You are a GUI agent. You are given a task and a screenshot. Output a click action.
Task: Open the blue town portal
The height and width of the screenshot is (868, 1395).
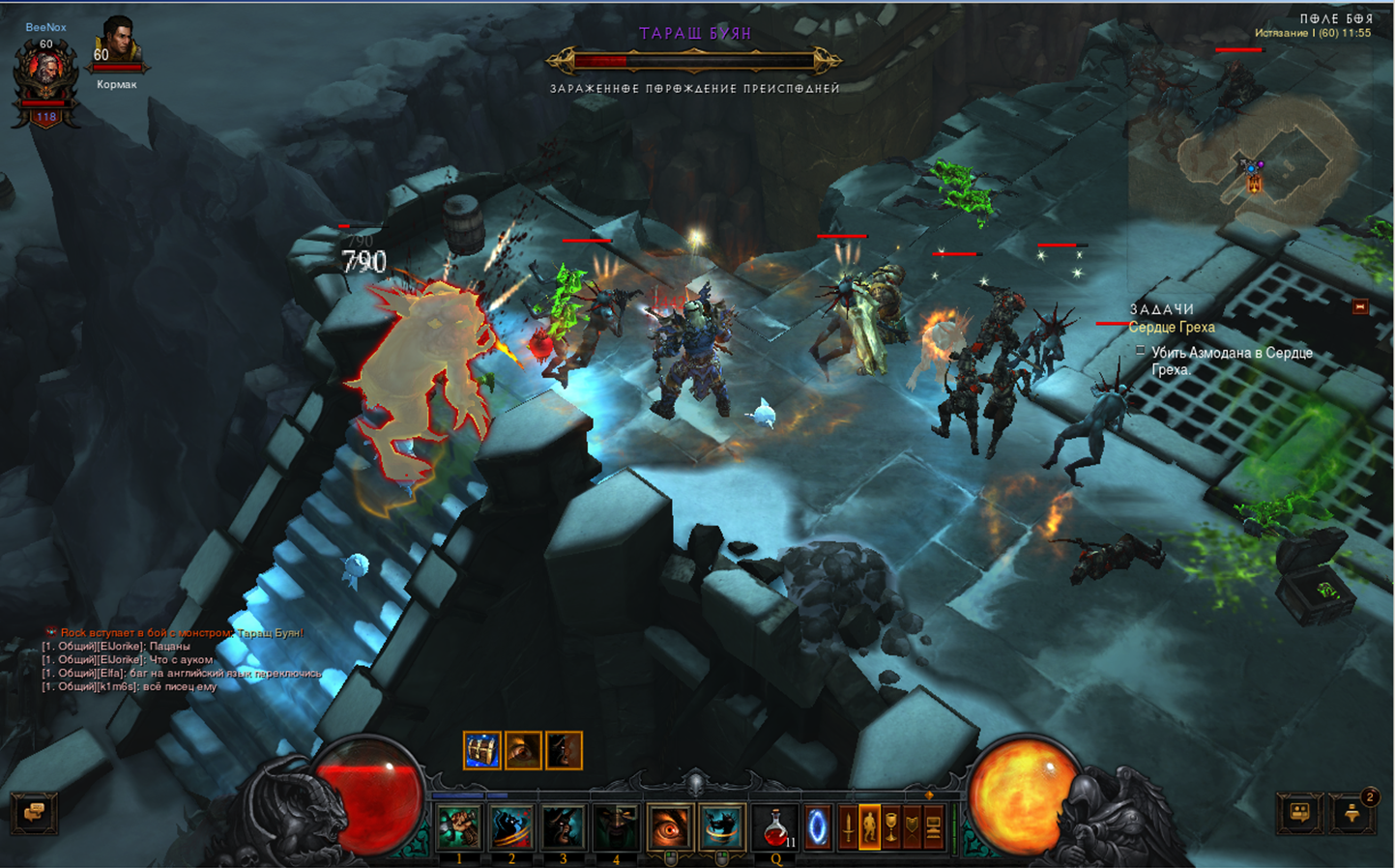(x=818, y=827)
